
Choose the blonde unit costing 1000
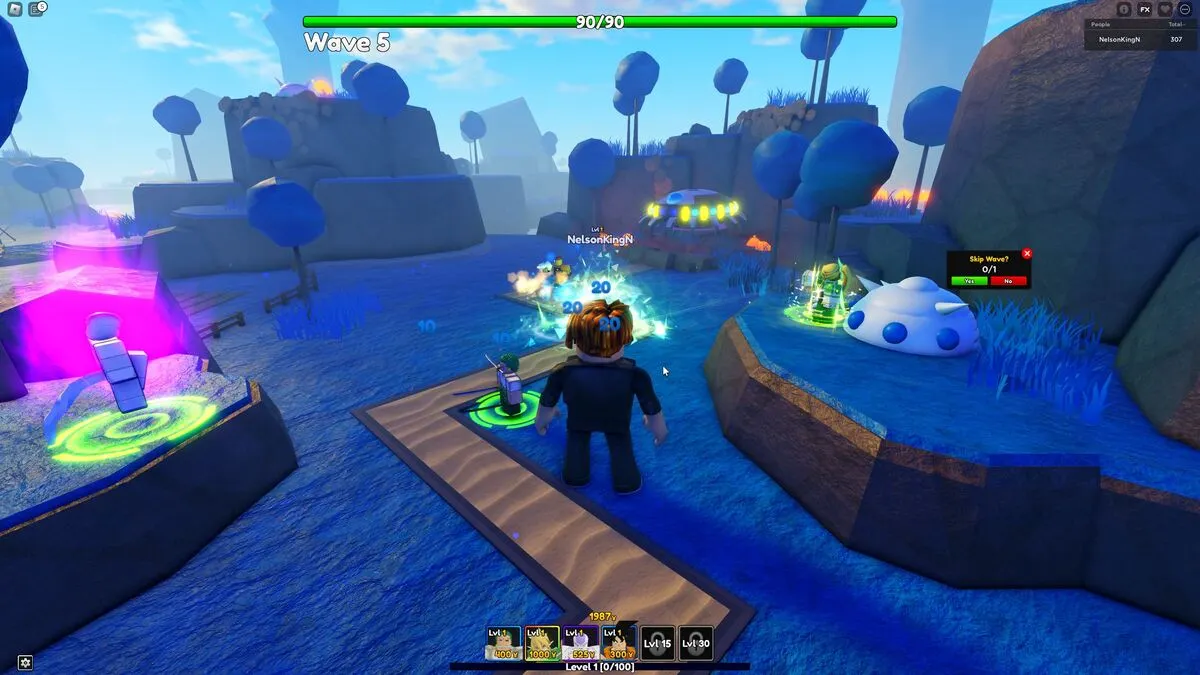(542, 643)
